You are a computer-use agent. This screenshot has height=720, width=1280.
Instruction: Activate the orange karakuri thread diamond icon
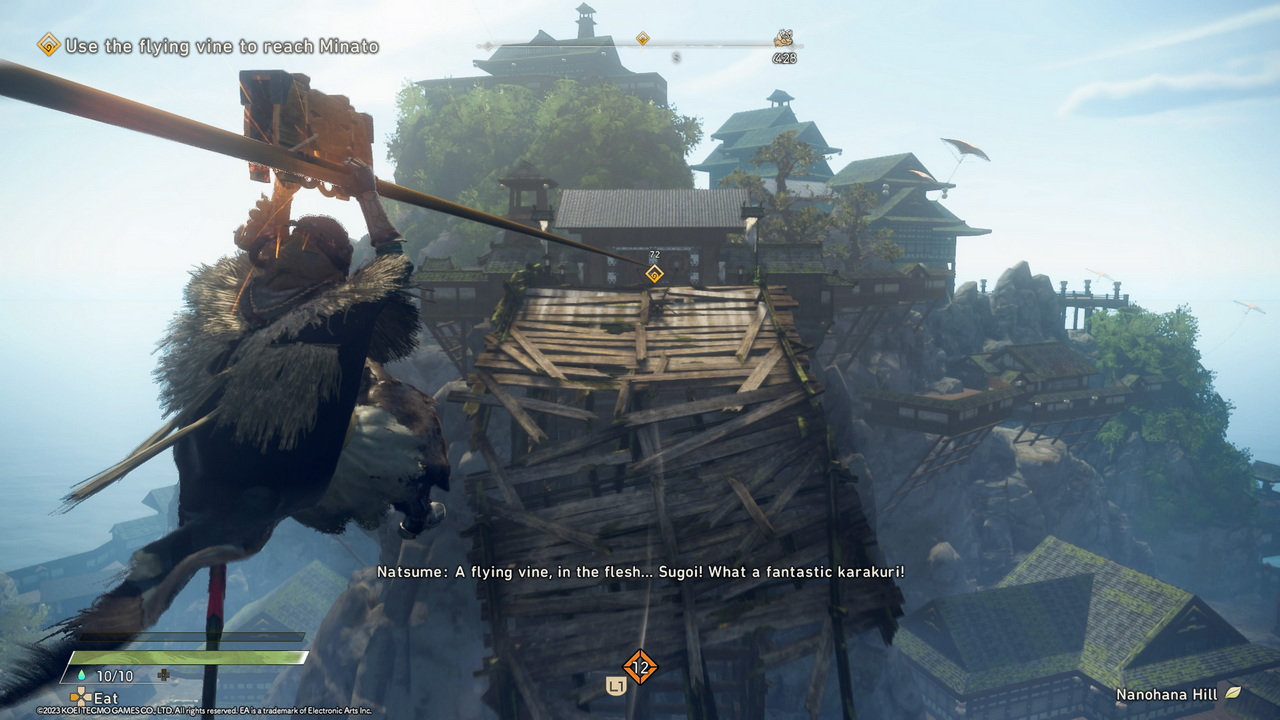click(640, 666)
